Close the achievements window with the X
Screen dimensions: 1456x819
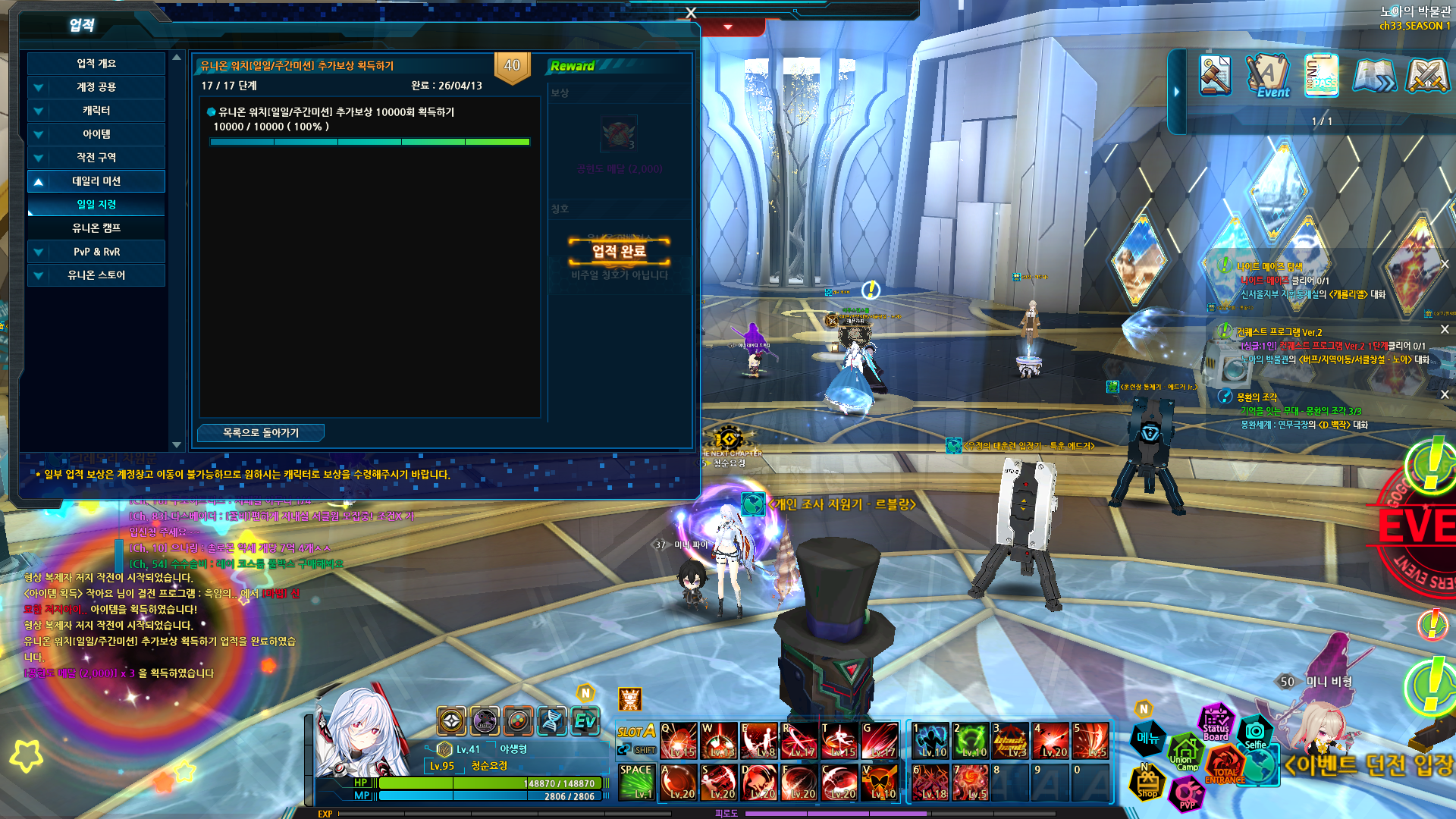(x=690, y=13)
